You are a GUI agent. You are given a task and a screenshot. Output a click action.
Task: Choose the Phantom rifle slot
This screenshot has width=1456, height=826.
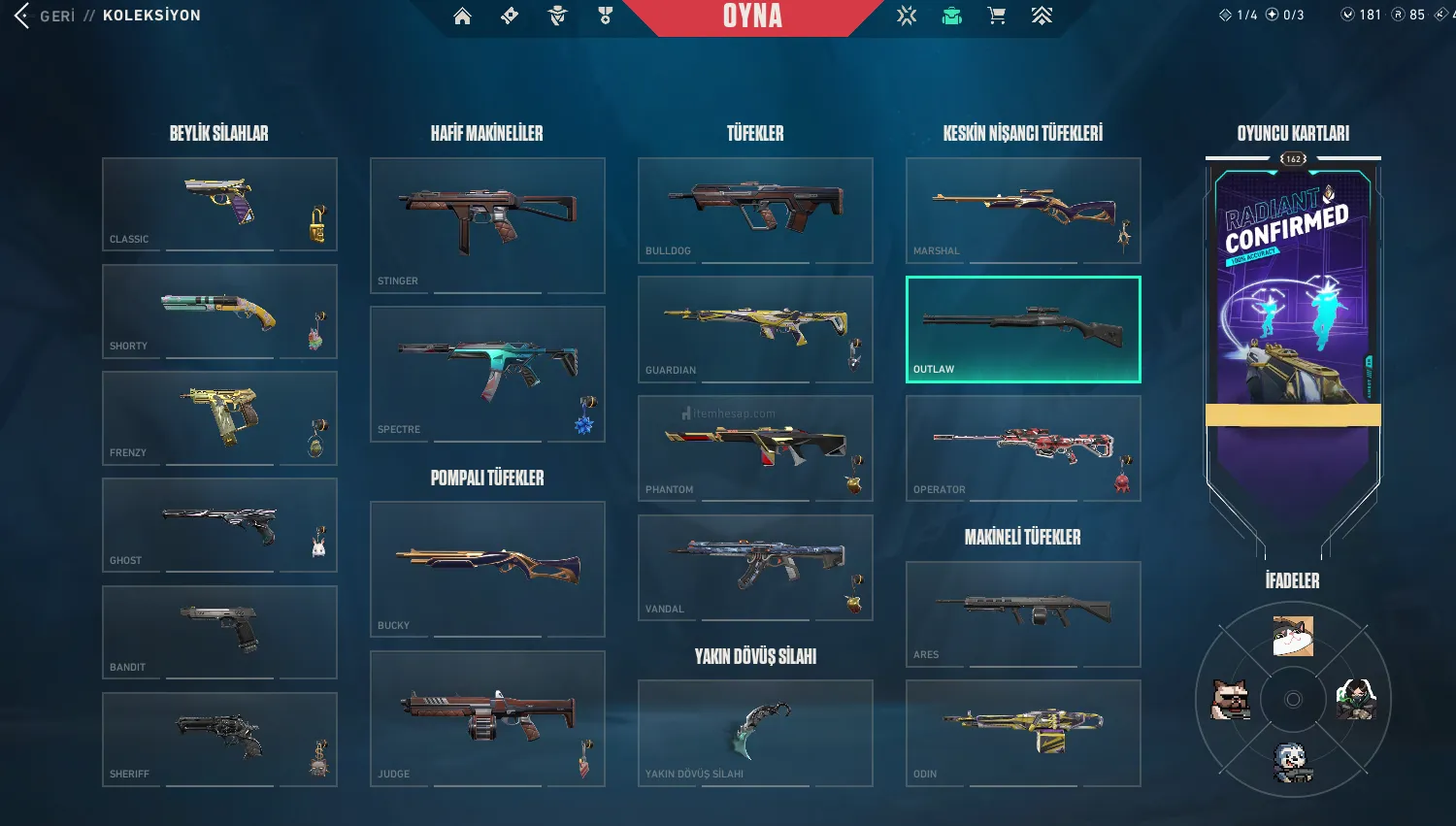coord(755,447)
